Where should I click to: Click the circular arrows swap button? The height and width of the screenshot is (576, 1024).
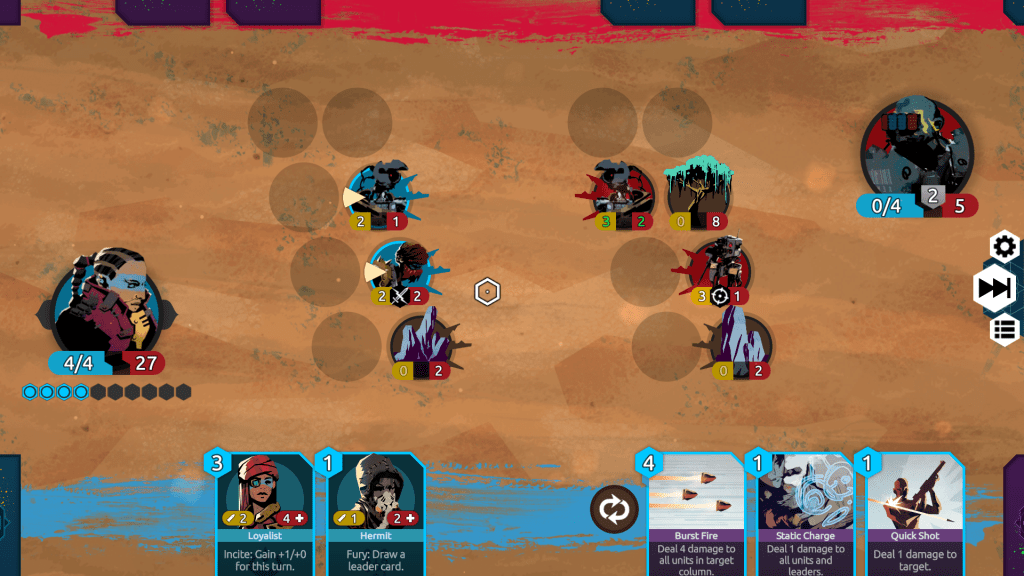(x=613, y=508)
